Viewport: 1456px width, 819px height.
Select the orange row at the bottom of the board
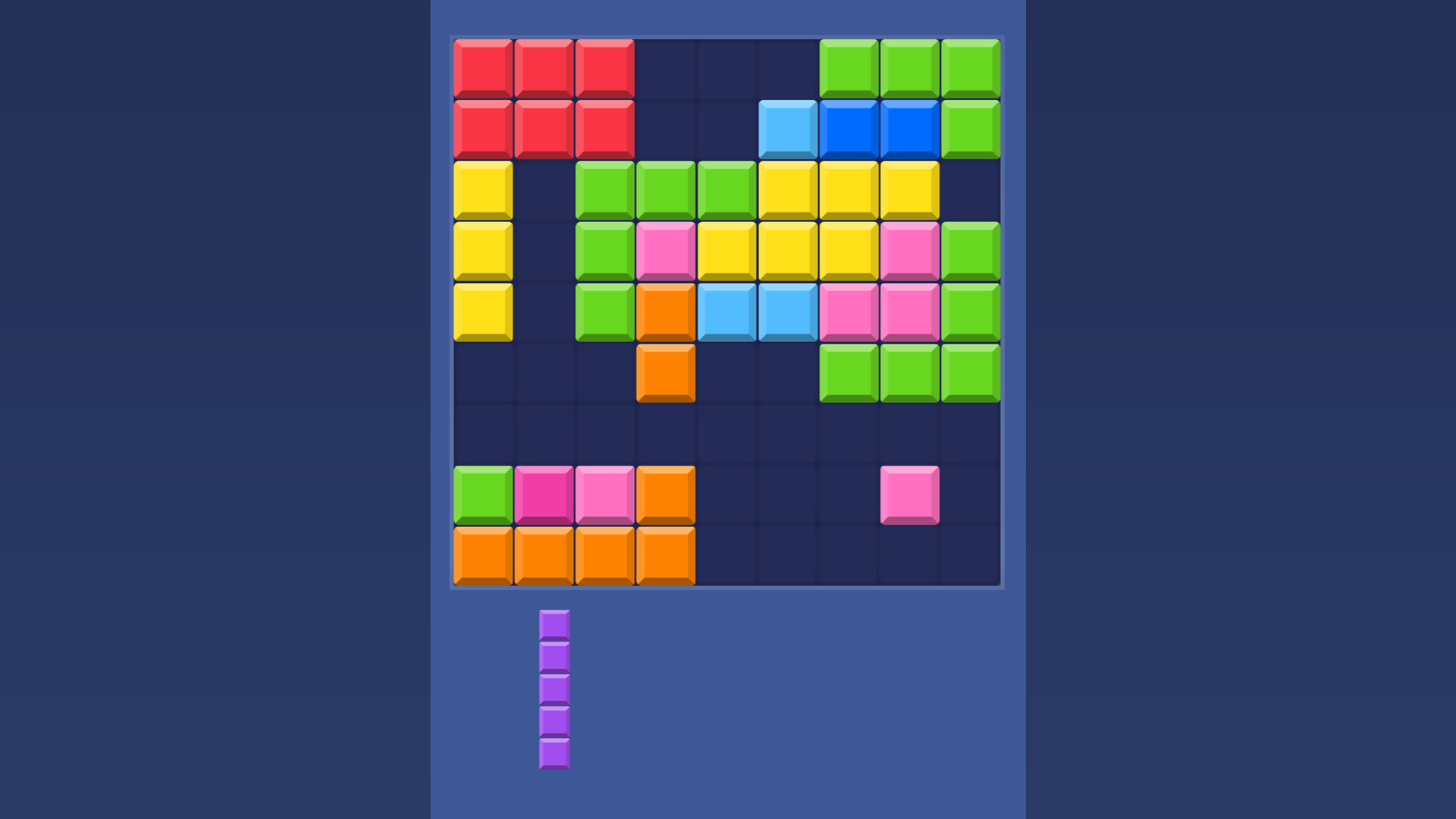click(x=574, y=555)
